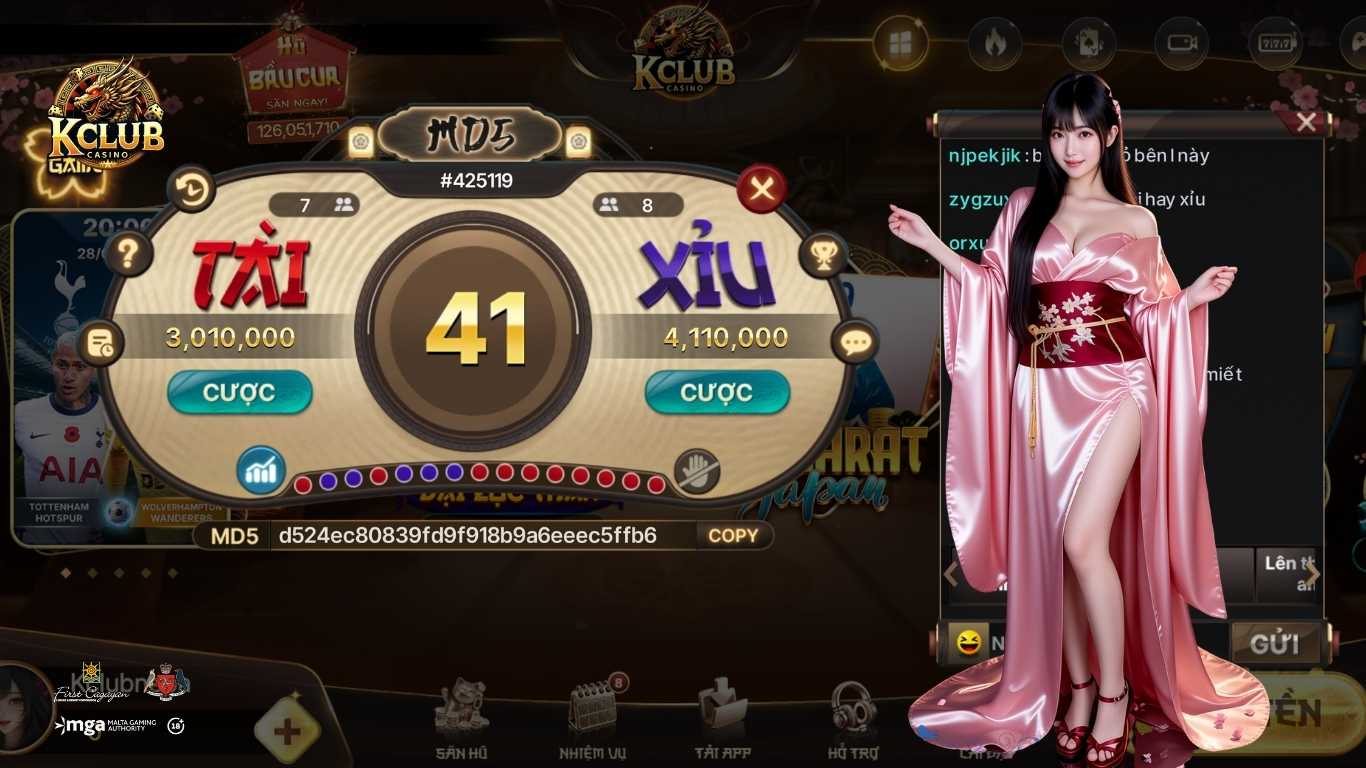The width and height of the screenshot is (1366, 768).
Task: Place a bet with the TÀI CƯỢC button
Action: coord(239,392)
